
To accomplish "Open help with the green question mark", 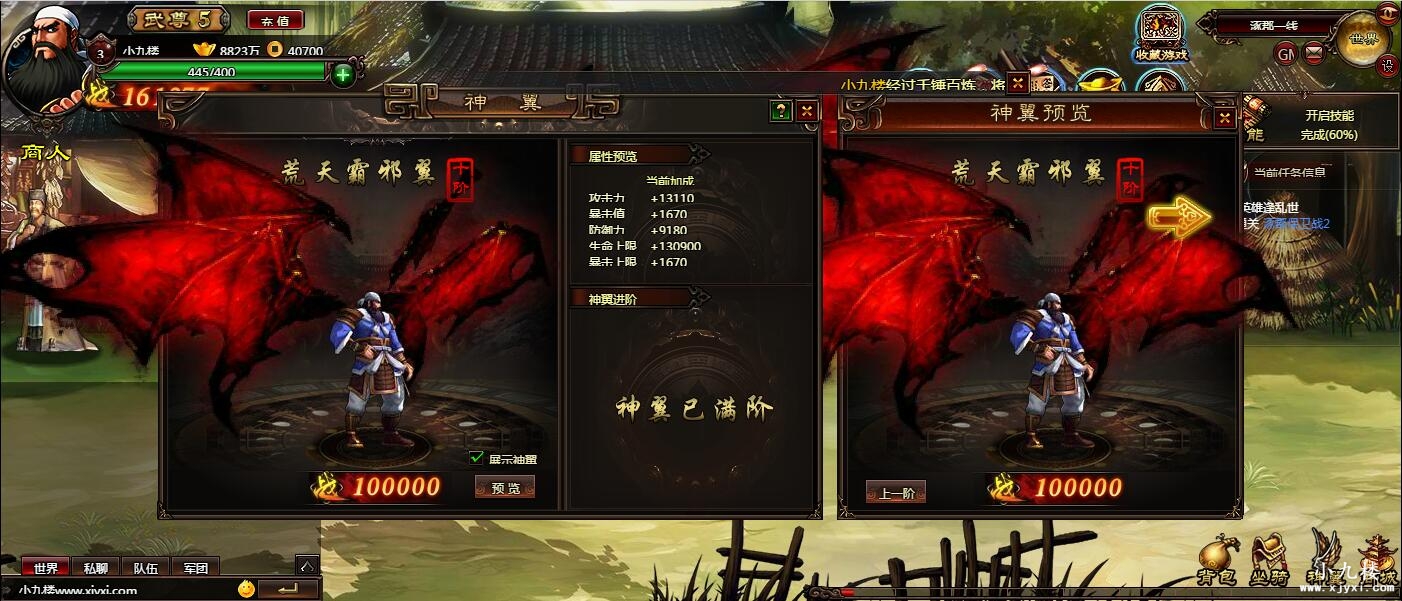I will click(x=781, y=111).
